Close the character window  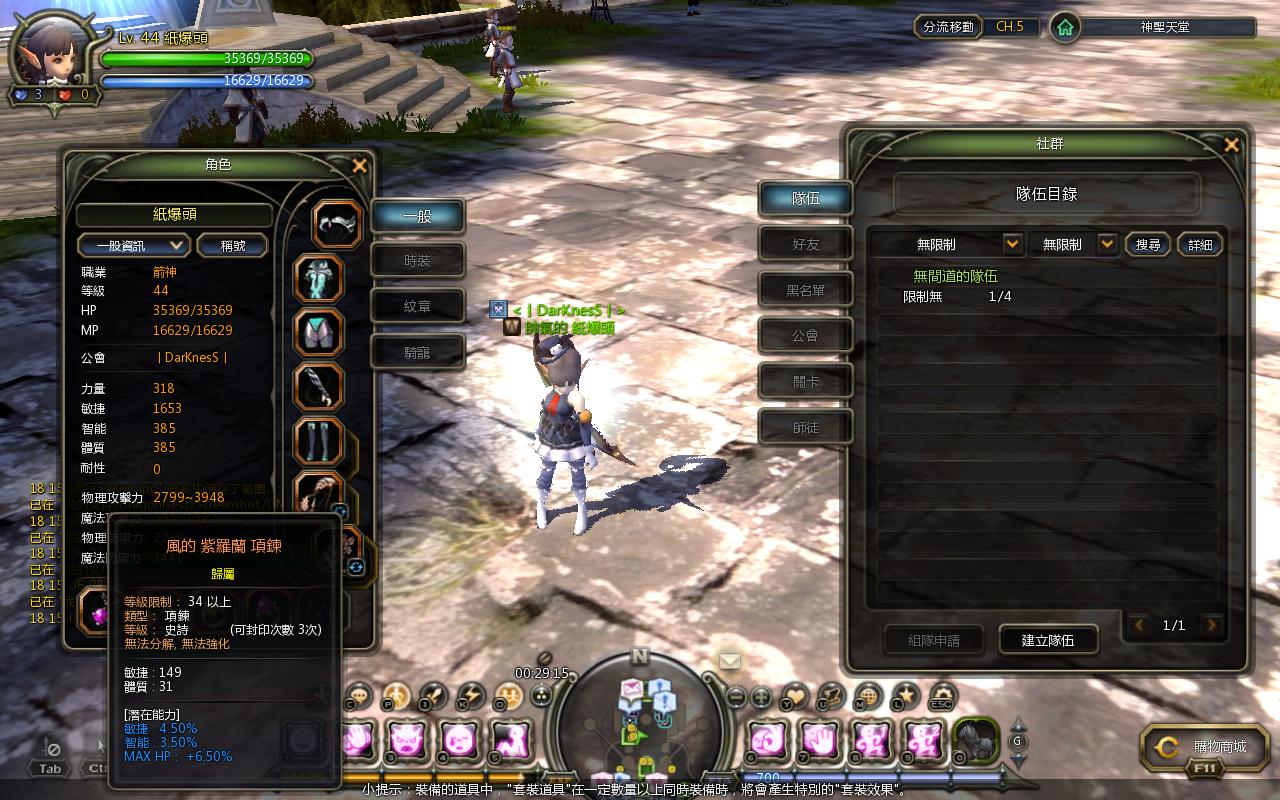[x=360, y=166]
